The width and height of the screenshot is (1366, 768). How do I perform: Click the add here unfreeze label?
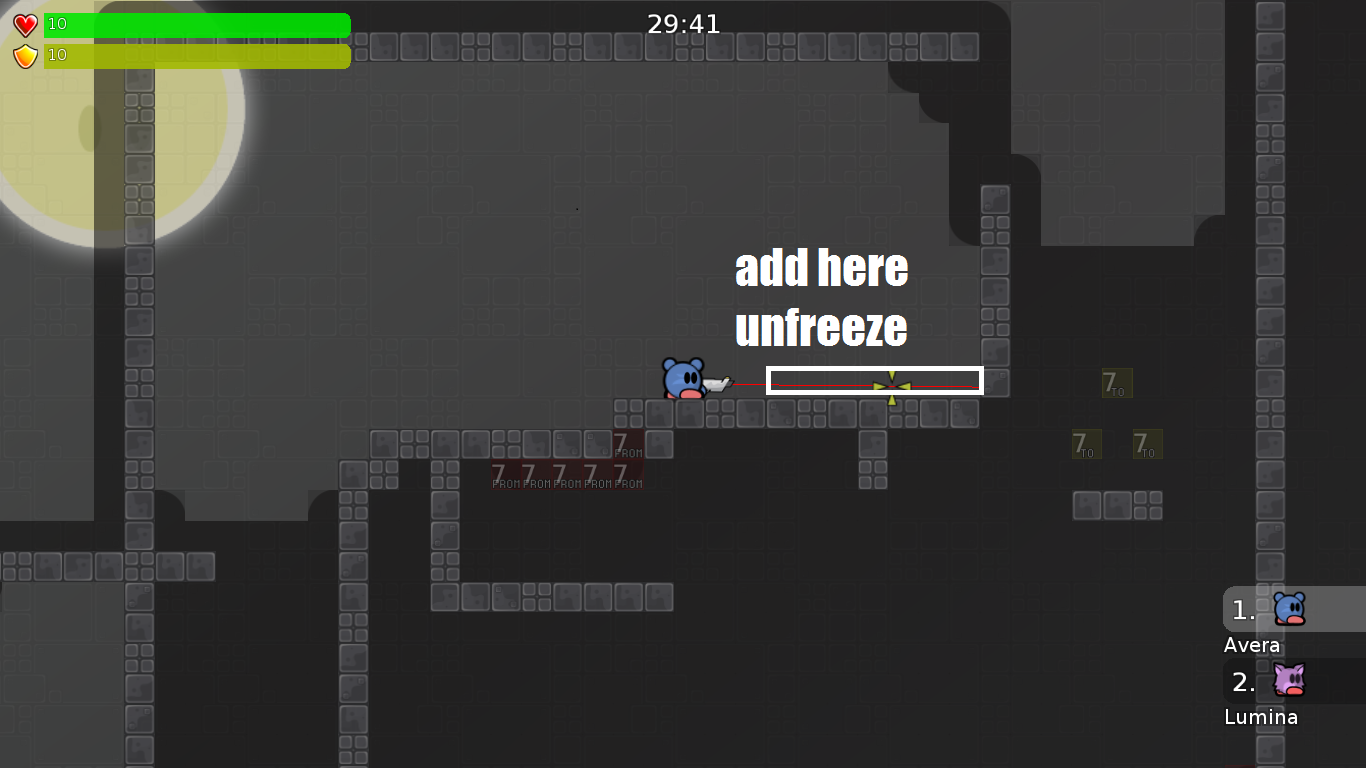[821, 297]
